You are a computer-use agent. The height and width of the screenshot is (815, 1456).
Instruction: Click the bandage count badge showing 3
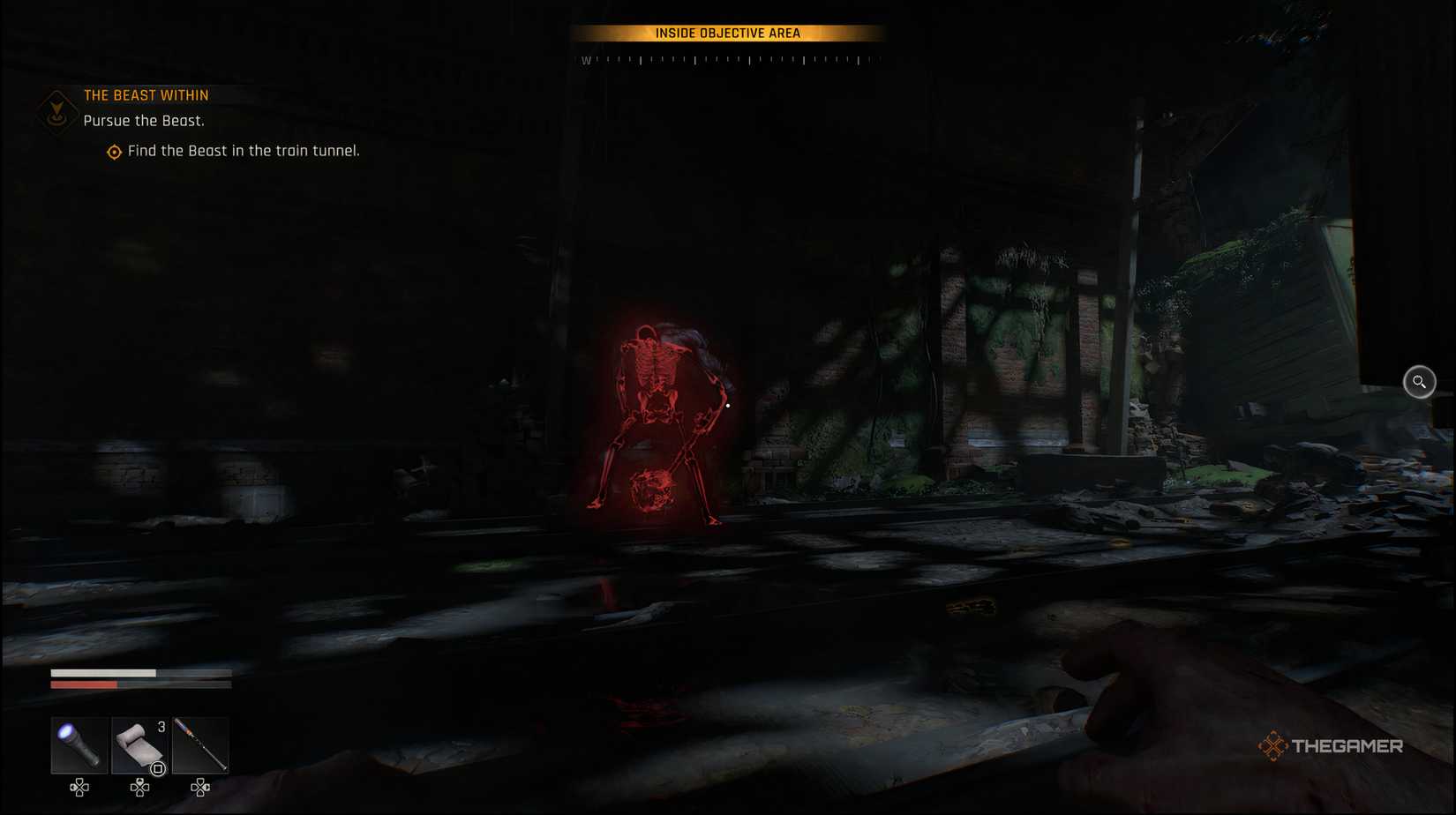[x=161, y=726]
